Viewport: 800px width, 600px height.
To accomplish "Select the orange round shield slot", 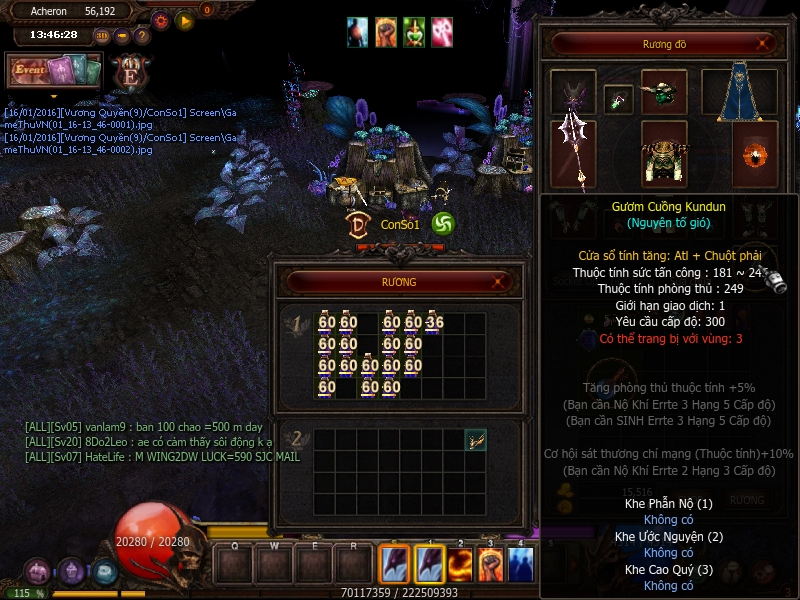I will coord(754,154).
